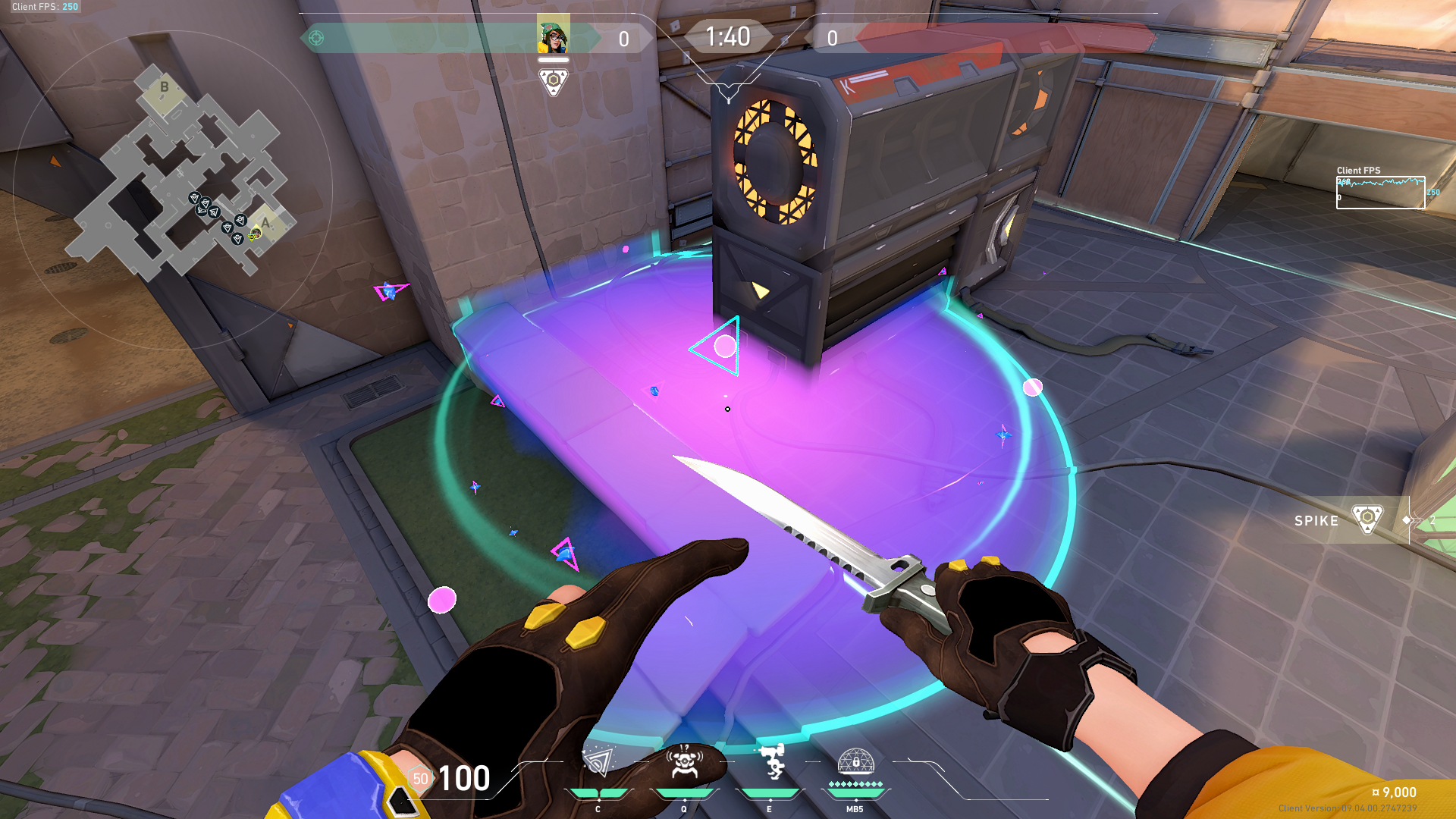The width and height of the screenshot is (1456, 819).
Task: Click the Spike icon beside the SPIKE label
Action: 1370,520
